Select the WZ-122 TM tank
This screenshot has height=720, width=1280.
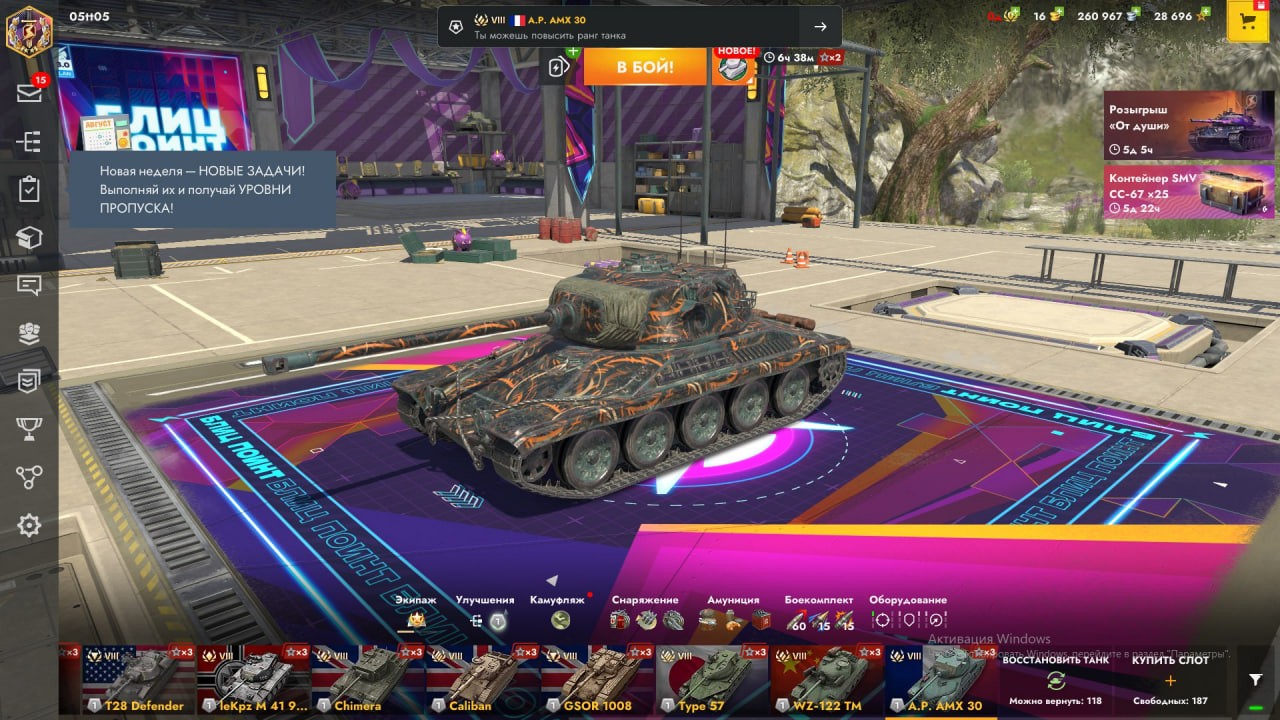tap(826, 680)
